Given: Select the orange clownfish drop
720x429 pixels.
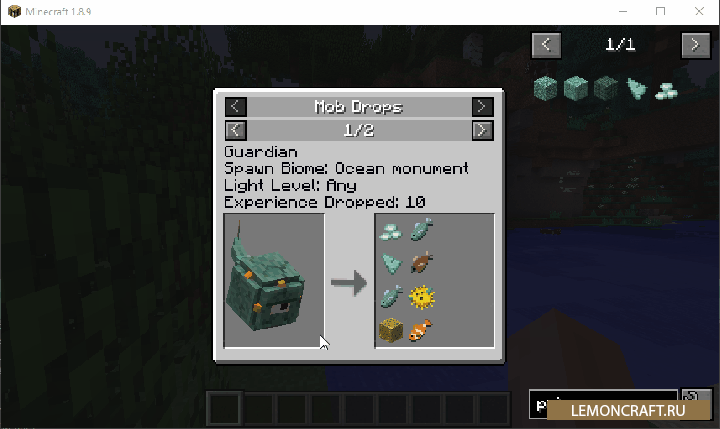Looking at the screenshot, I should (422, 328).
